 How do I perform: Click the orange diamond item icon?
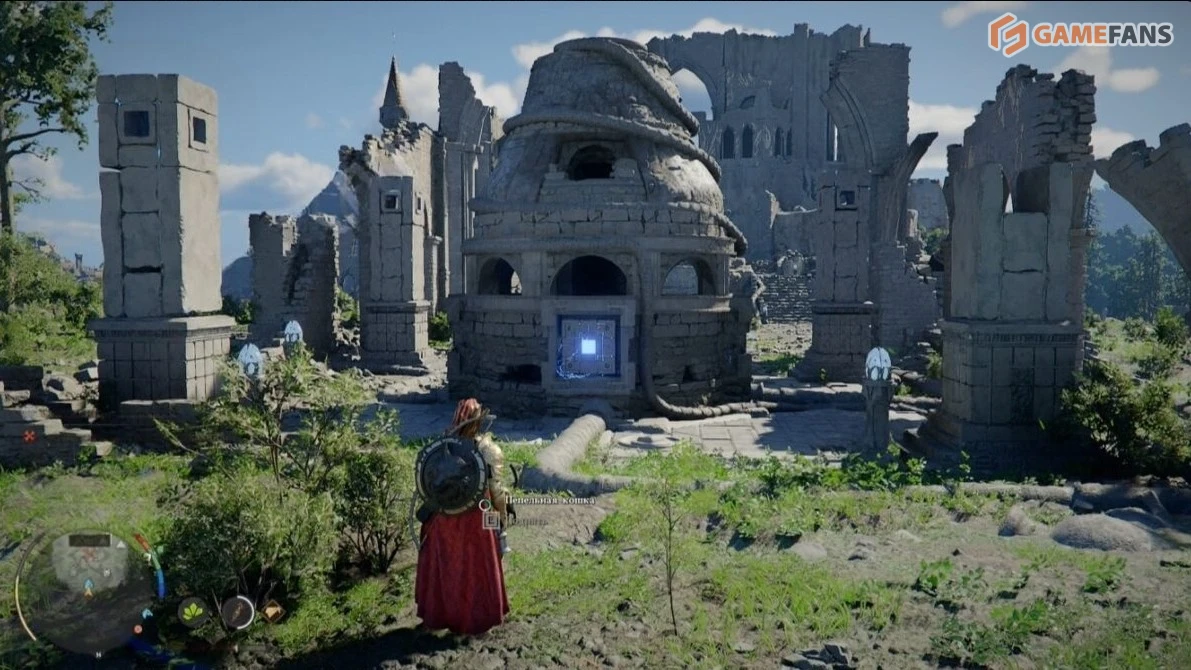[271, 610]
